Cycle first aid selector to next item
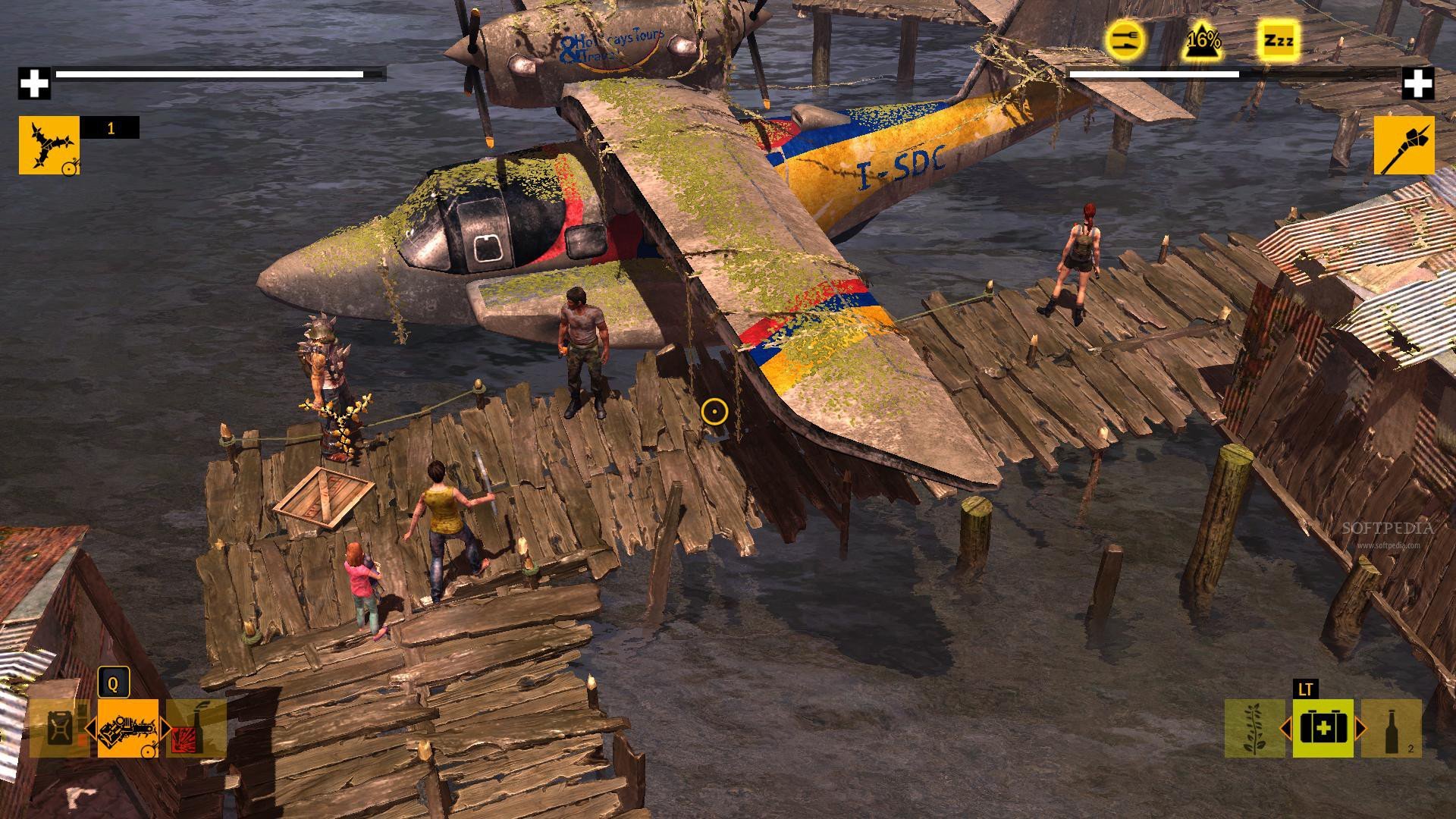The image size is (1456, 819). pos(1360,729)
